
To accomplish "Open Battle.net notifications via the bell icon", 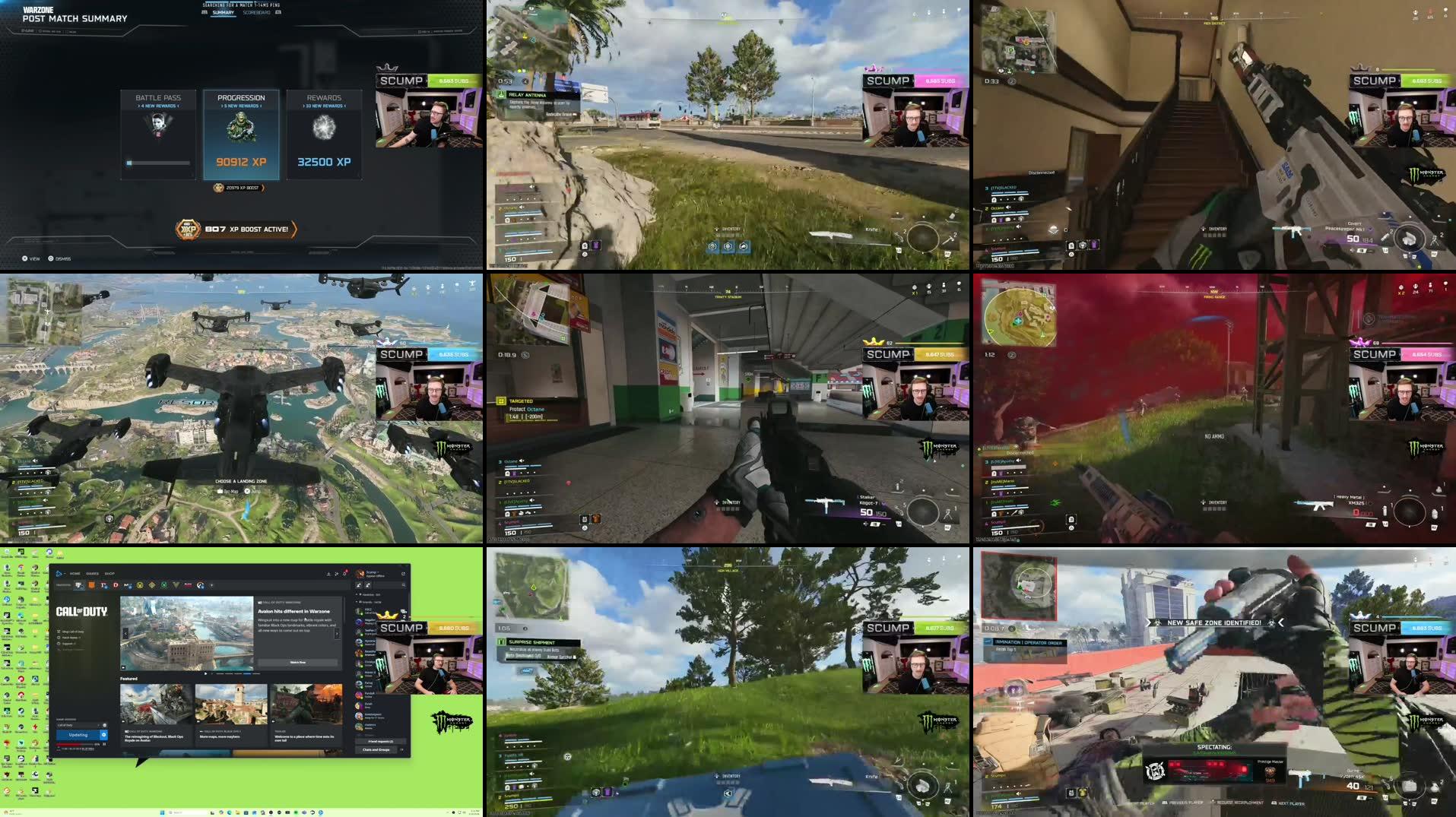I will coord(345,573).
